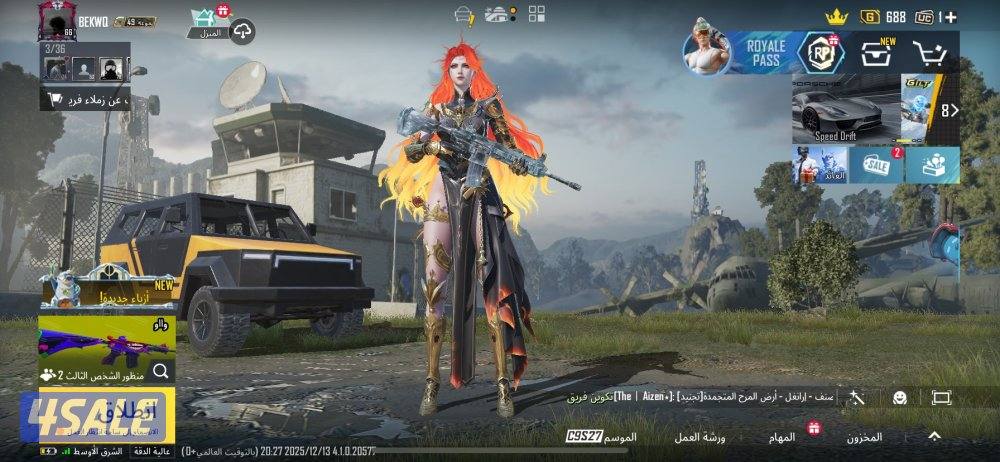The height and width of the screenshot is (462, 1000).
Task: Open the Inventory menu
Action: [864, 437]
